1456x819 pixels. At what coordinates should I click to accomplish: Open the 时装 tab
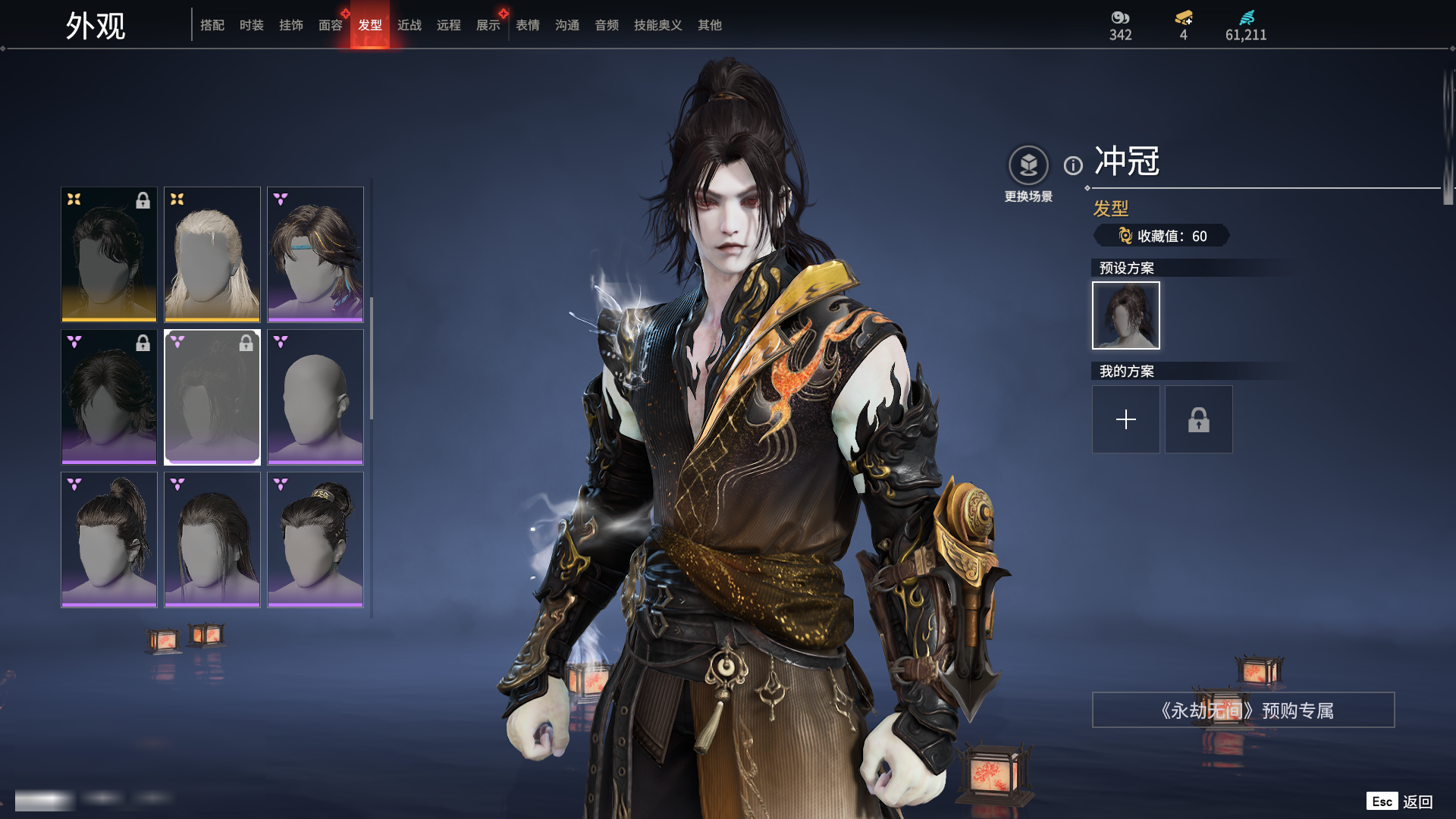[x=252, y=25]
